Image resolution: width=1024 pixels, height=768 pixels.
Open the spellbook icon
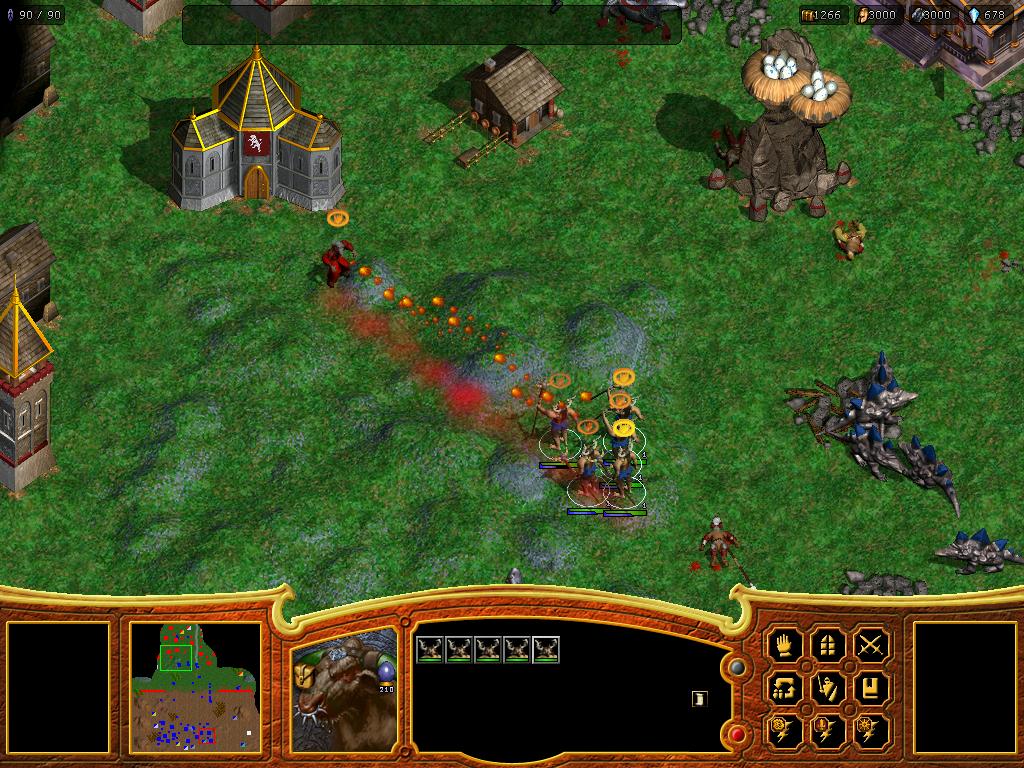[872, 688]
